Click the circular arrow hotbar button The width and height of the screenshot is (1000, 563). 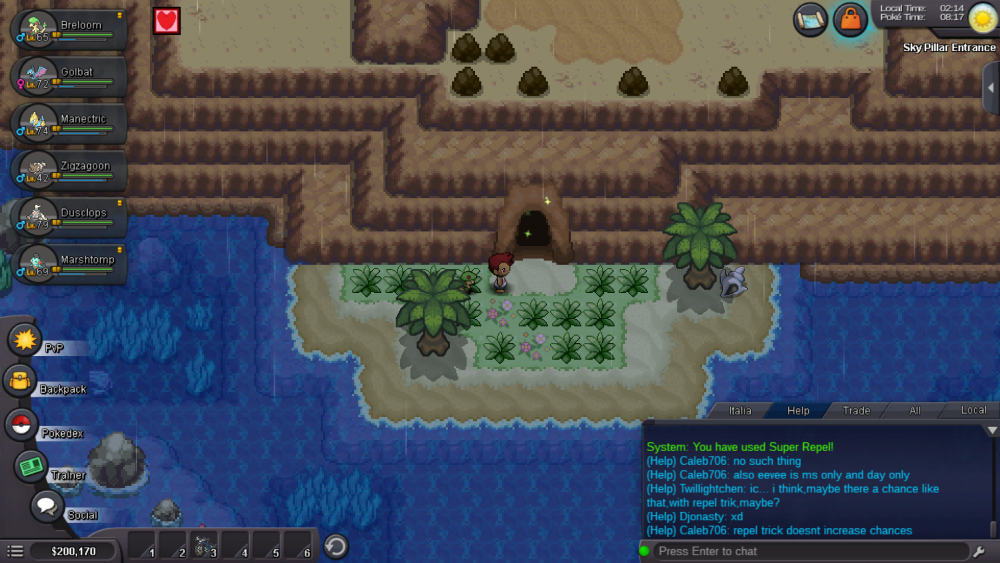(337, 546)
